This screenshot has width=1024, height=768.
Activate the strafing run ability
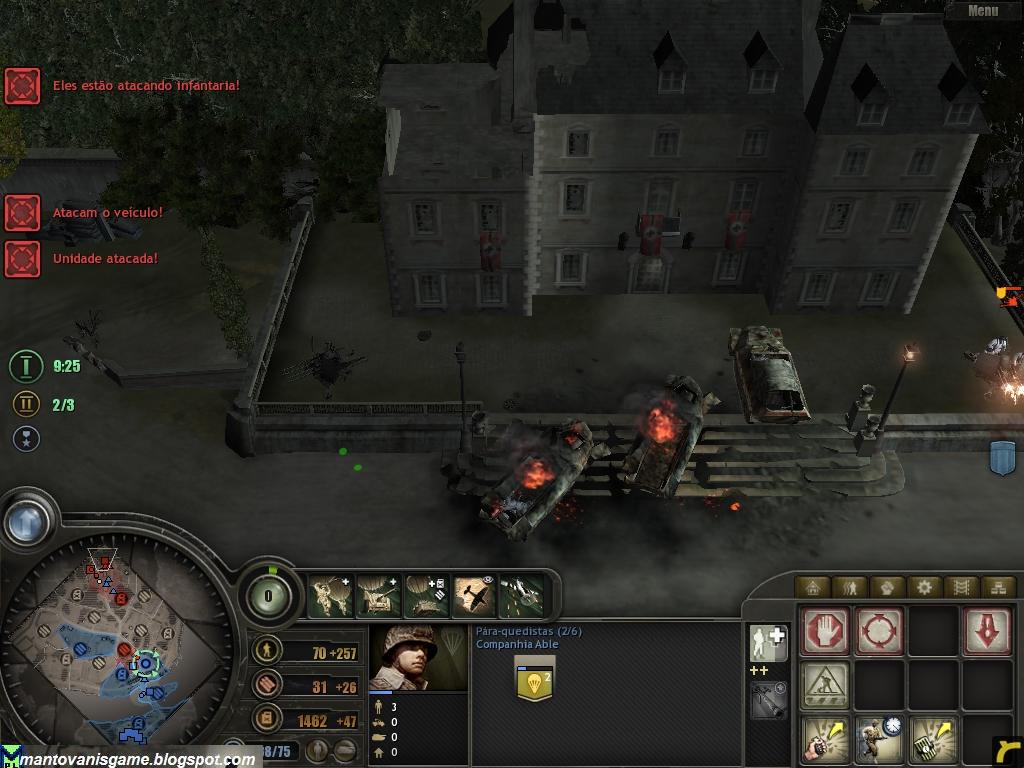tap(522, 597)
